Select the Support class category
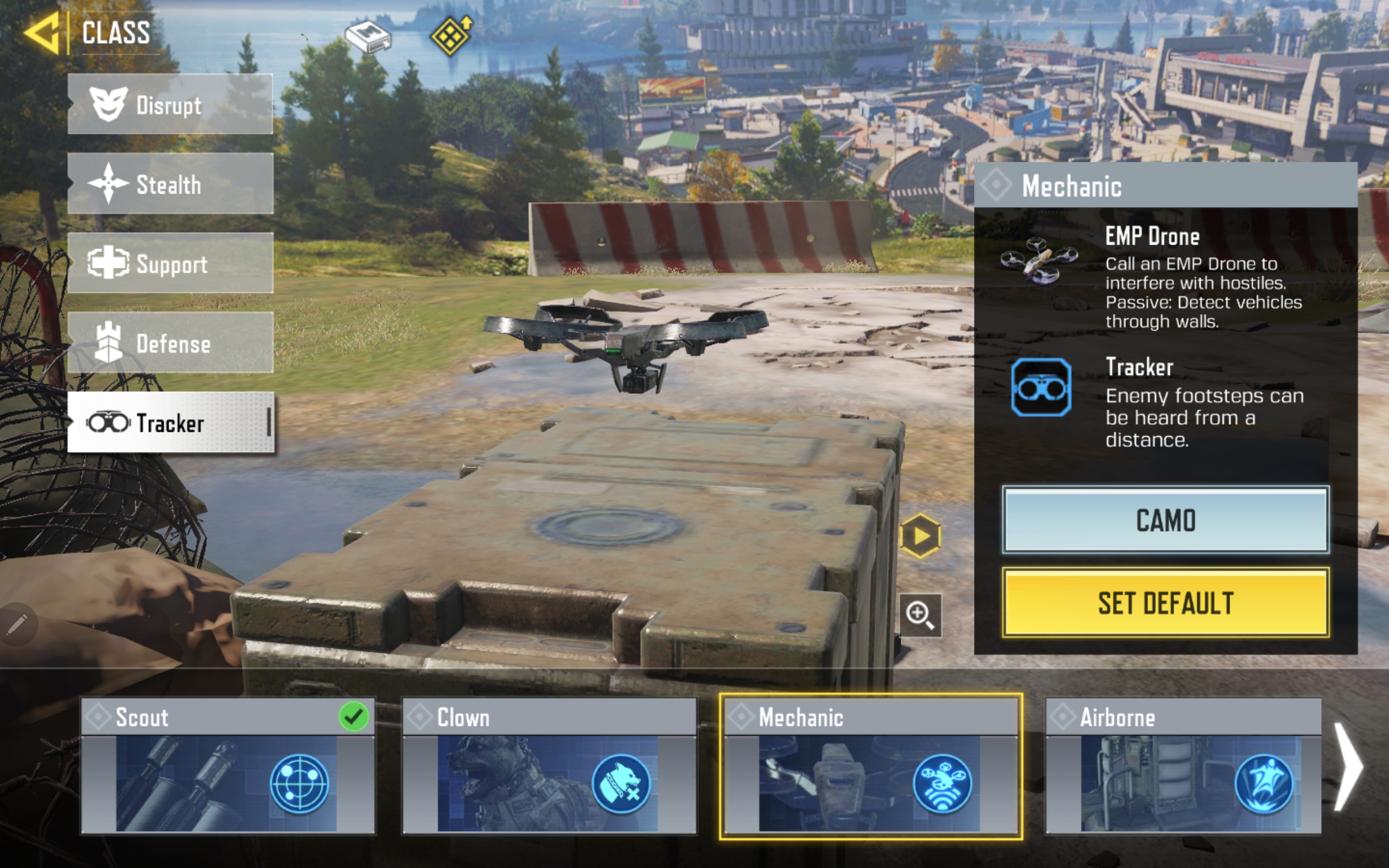 coord(170,264)
